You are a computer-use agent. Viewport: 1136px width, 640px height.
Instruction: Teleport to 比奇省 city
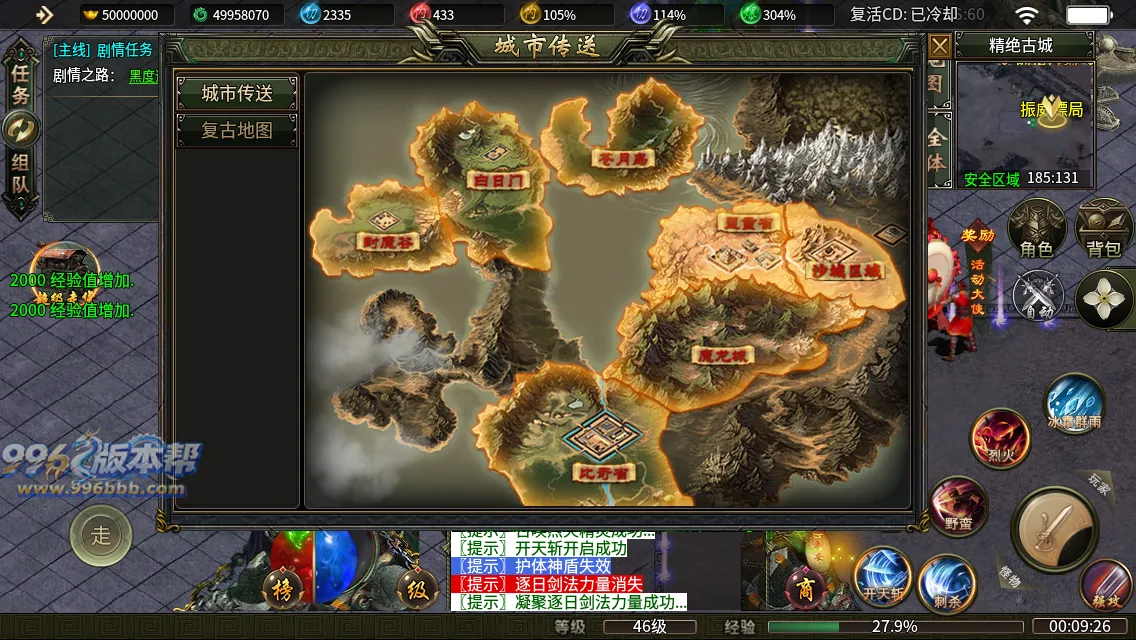(607, 471)
